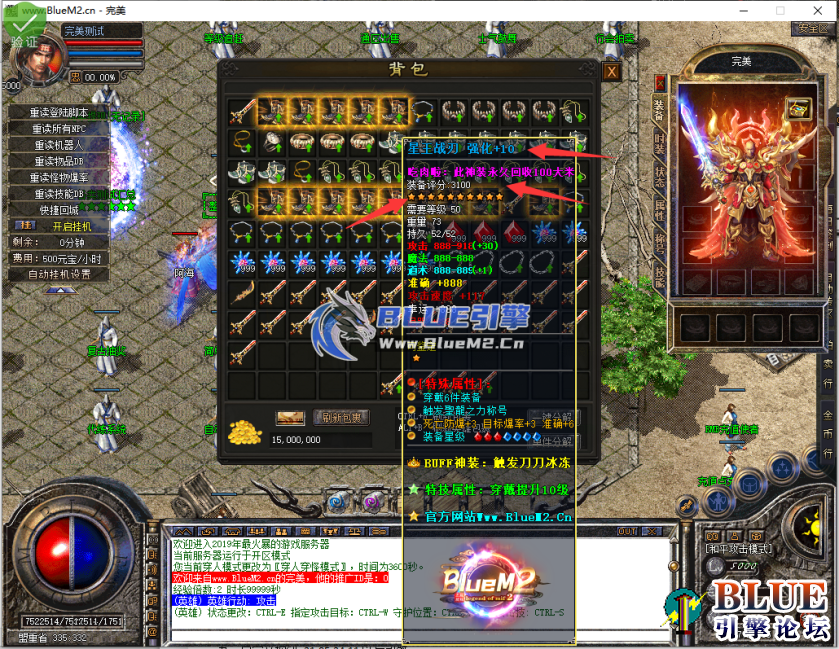
Task: Switch to the 技能 skills tab
Action: click(x=659, y=276)
